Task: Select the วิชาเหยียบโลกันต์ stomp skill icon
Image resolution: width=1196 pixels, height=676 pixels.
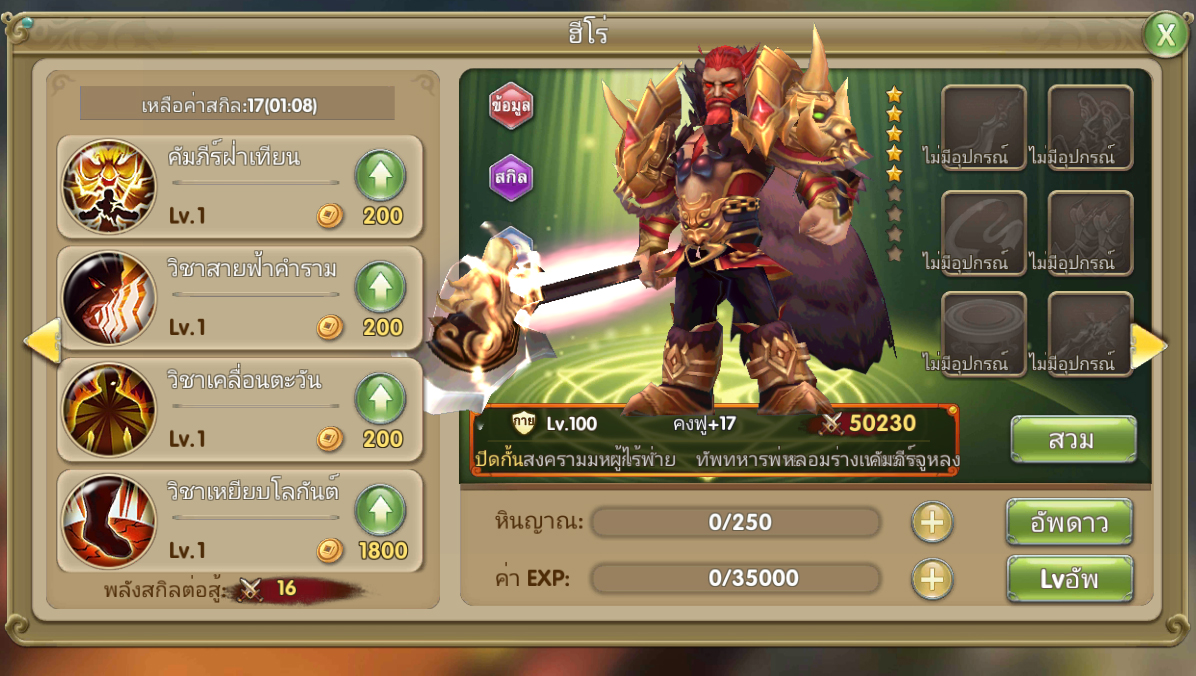Action: click(x=109, y=521)
